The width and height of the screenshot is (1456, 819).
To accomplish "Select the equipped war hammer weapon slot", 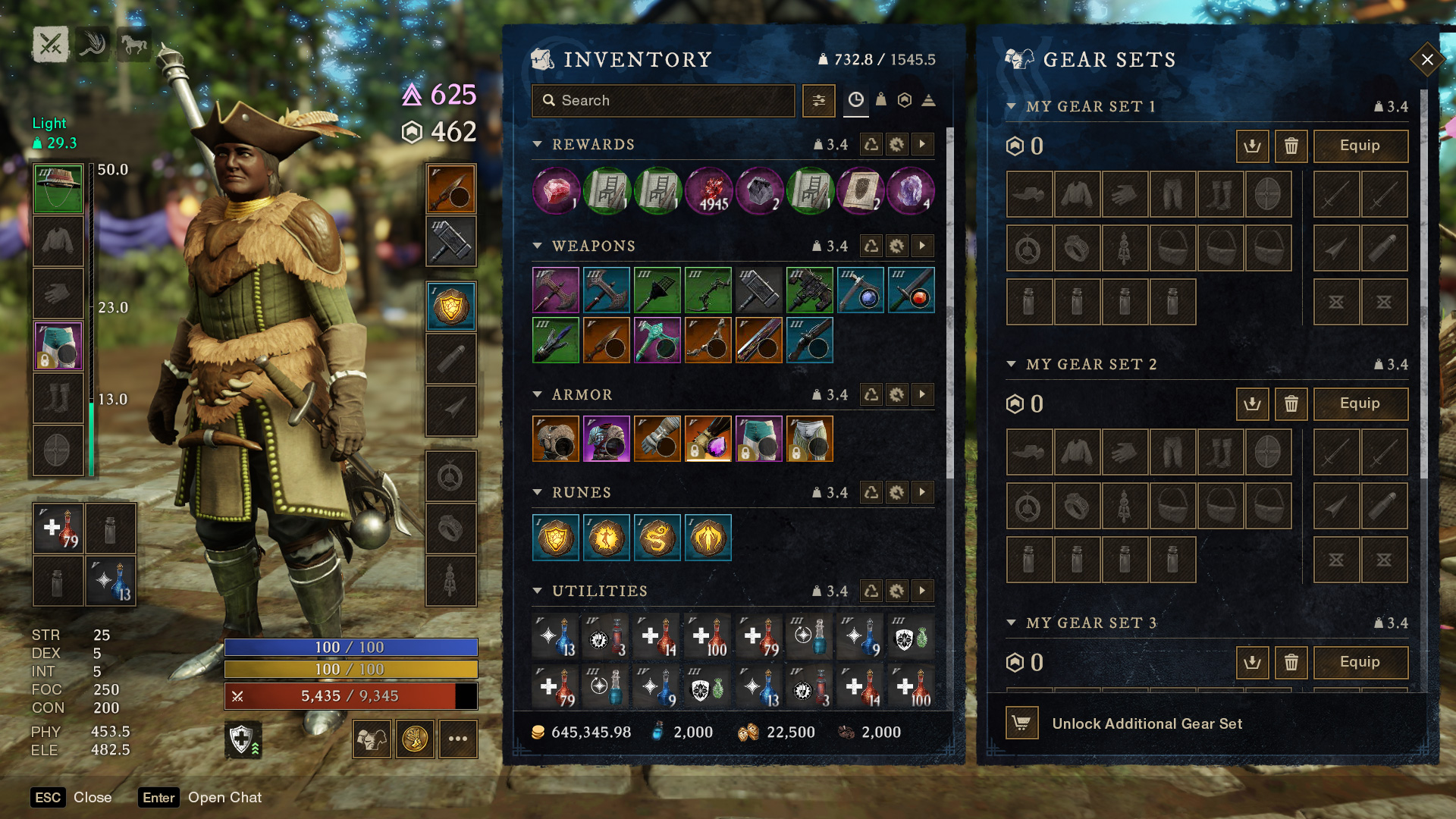I will click(x=451, y=242).
